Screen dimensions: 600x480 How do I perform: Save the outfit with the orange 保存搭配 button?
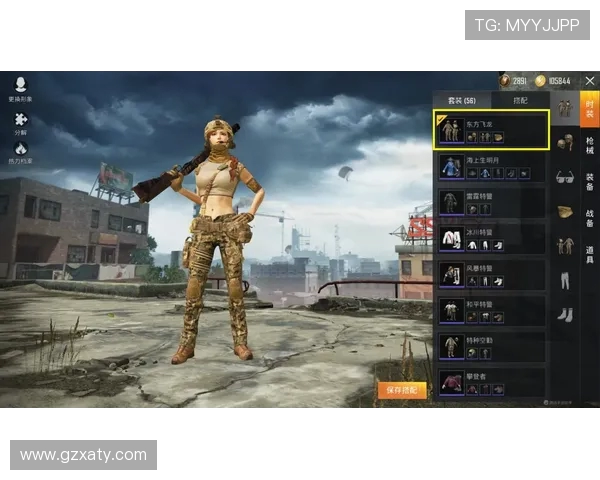coord(401,390)
